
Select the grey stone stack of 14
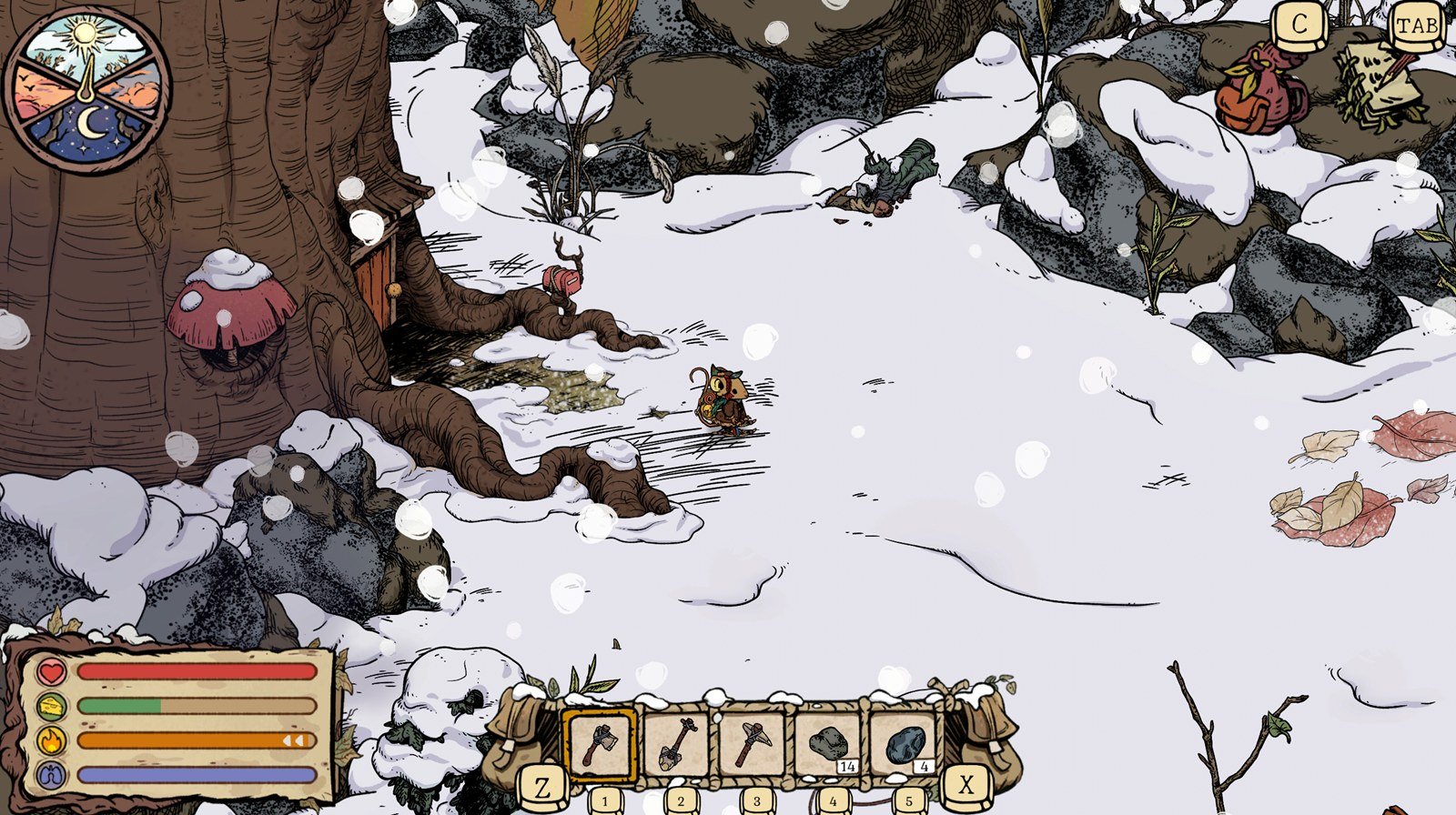pyautogui.click(x=829, y=743)
